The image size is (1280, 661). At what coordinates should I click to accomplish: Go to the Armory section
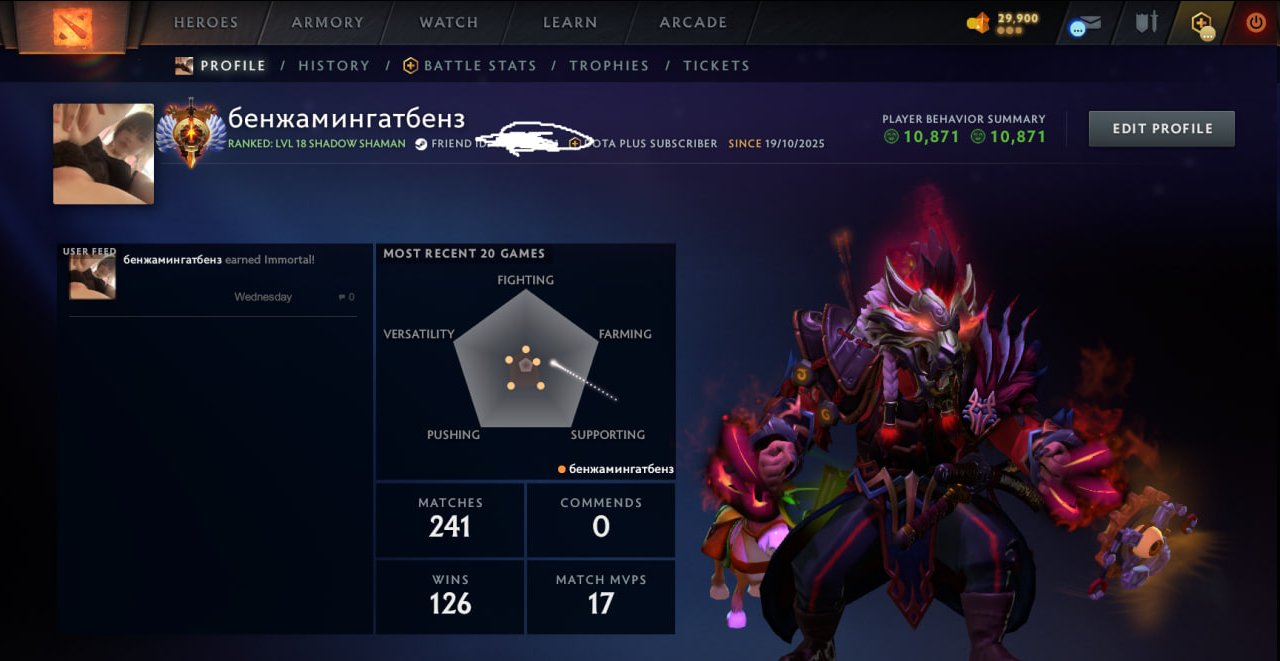point(327,22)
